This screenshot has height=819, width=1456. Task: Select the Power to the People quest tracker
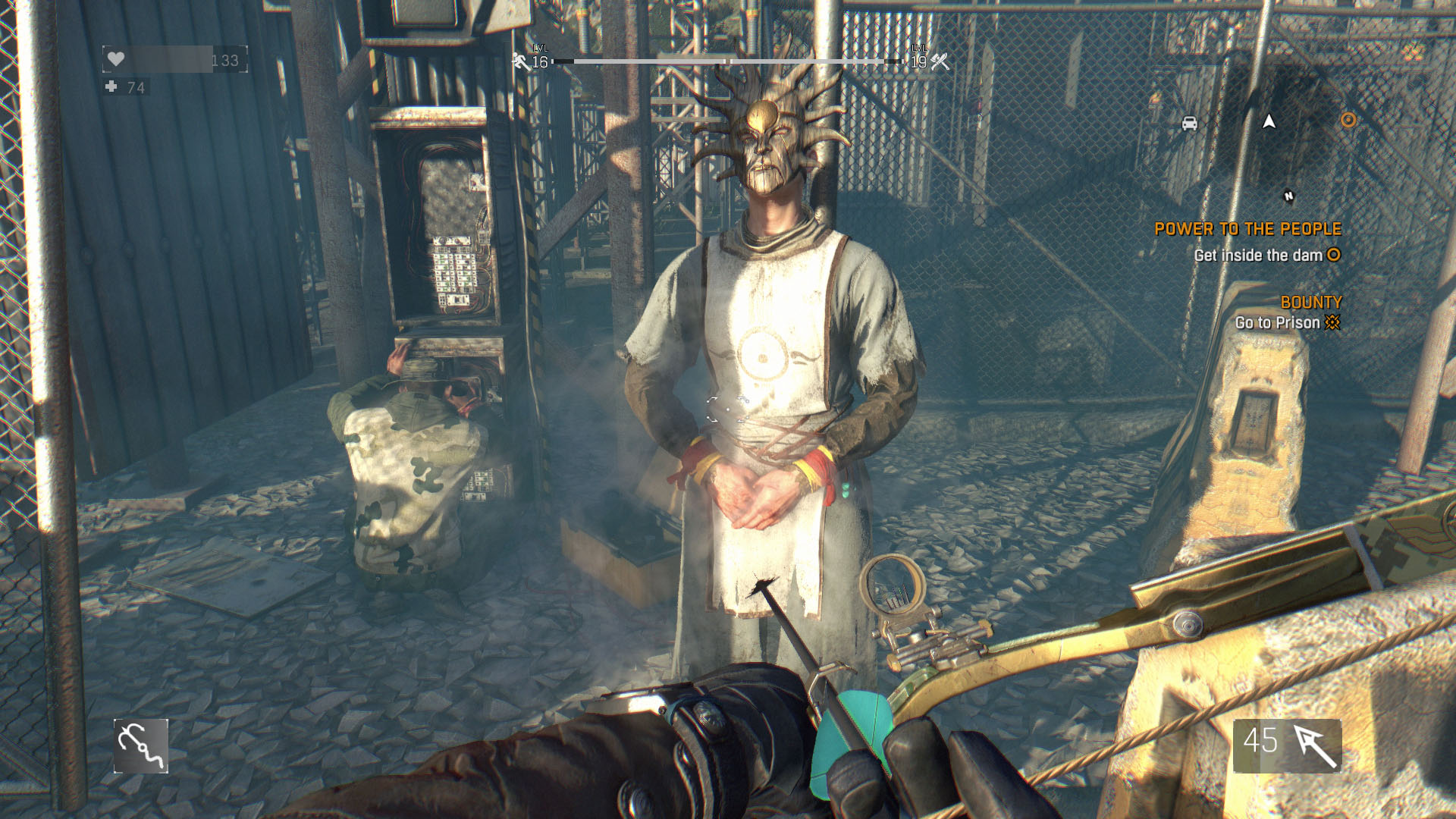pos(1247,229)
